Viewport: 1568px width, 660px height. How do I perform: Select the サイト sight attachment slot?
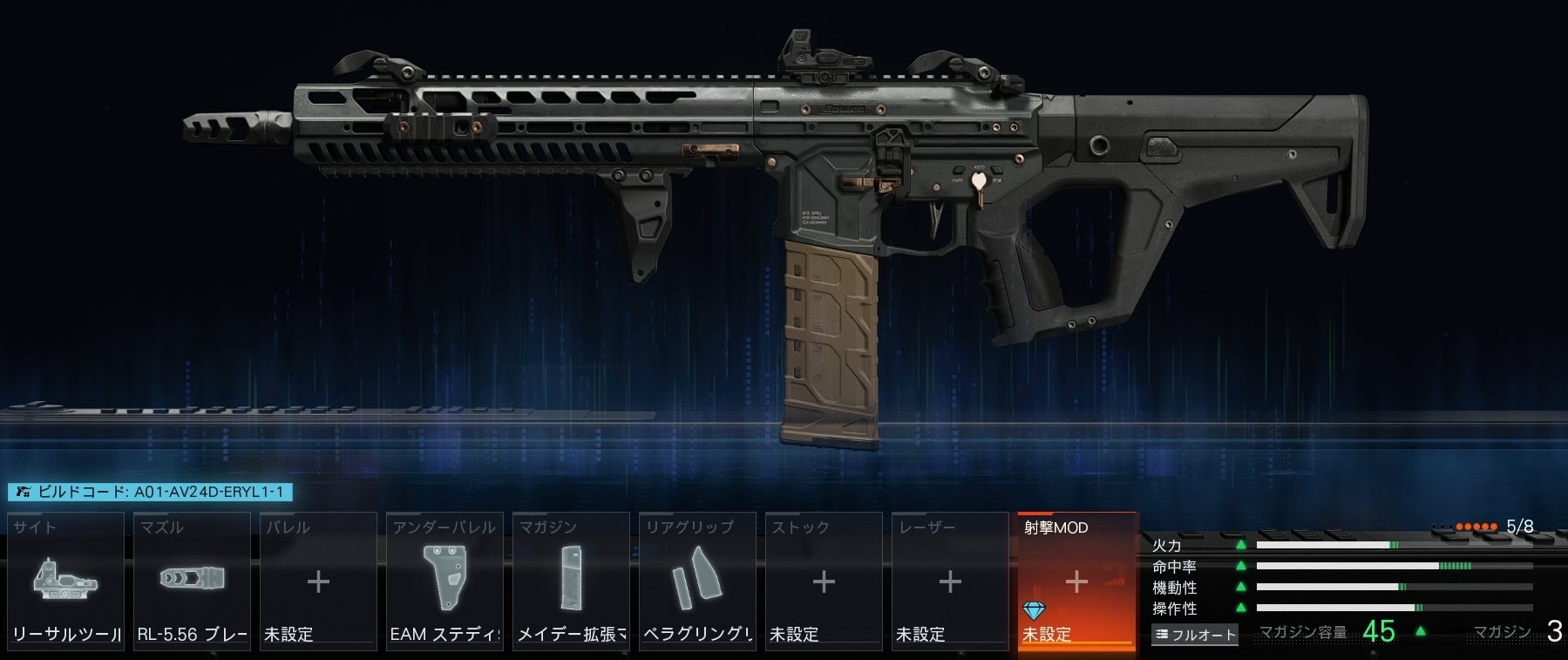66,582
